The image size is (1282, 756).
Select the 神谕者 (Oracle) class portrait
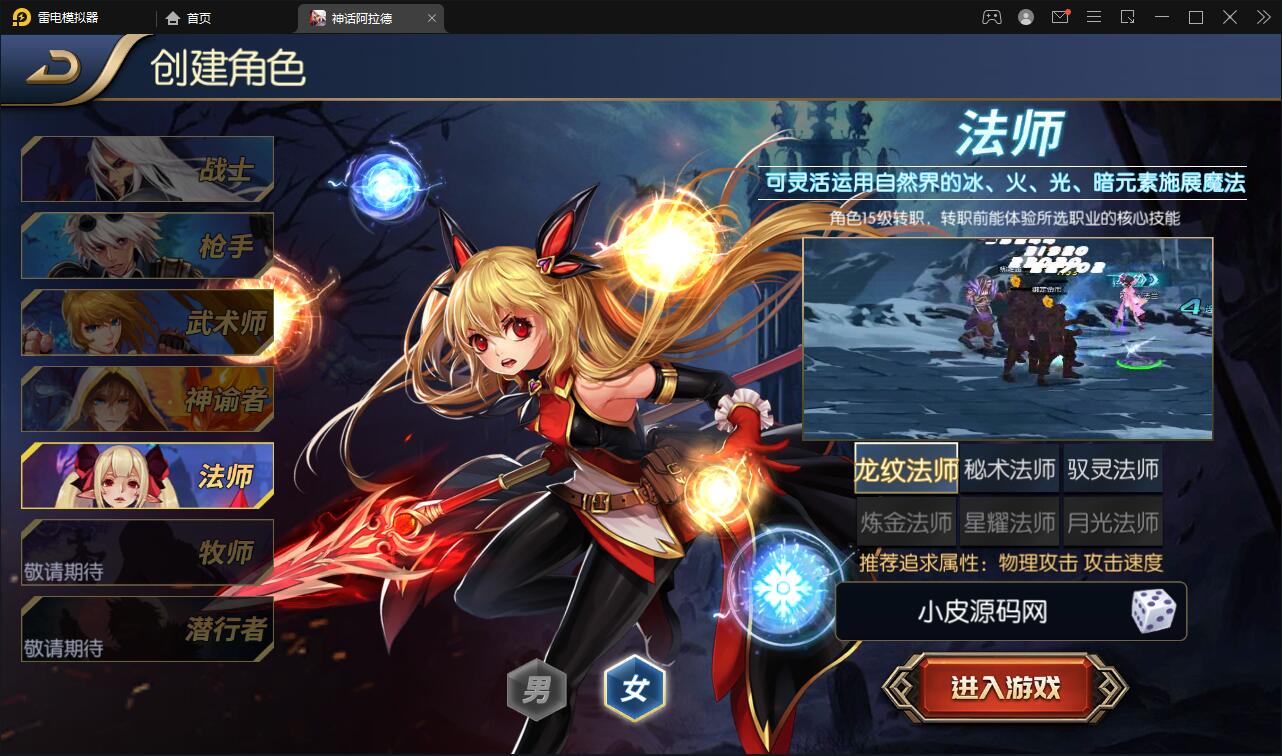(x=146, y=399)
